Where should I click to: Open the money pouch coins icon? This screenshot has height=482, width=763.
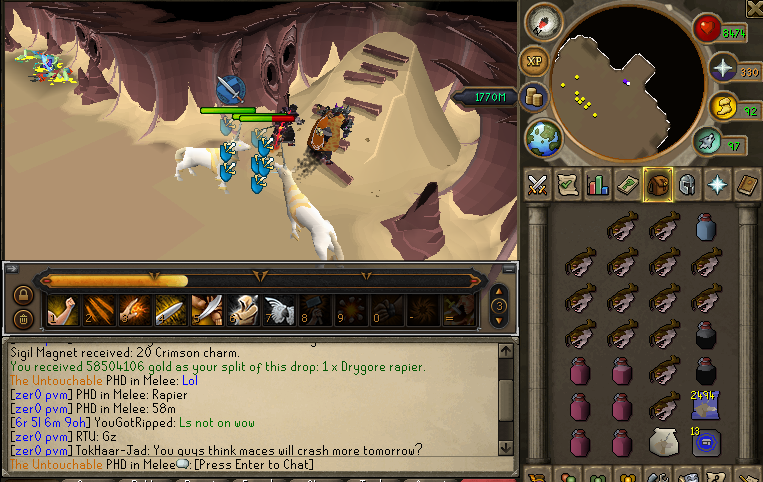coord(534,97)
